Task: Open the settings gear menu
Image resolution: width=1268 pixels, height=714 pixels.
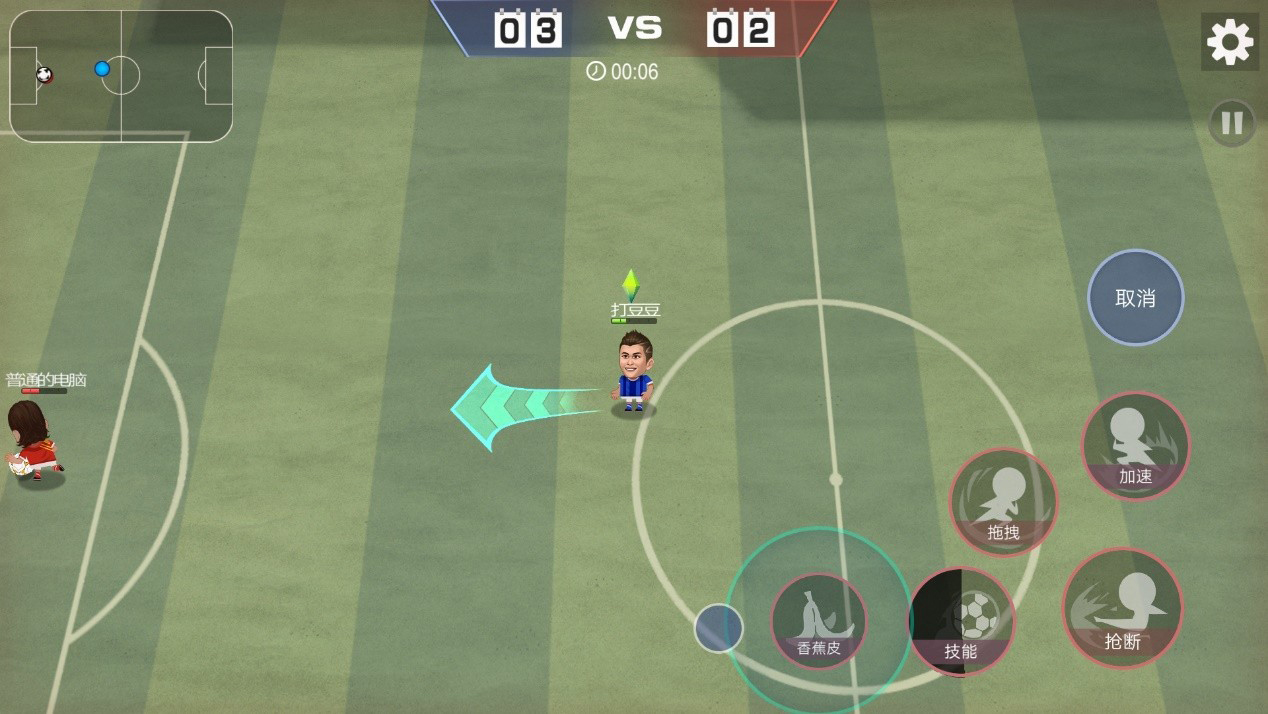Action: [x=1230, y=42]
